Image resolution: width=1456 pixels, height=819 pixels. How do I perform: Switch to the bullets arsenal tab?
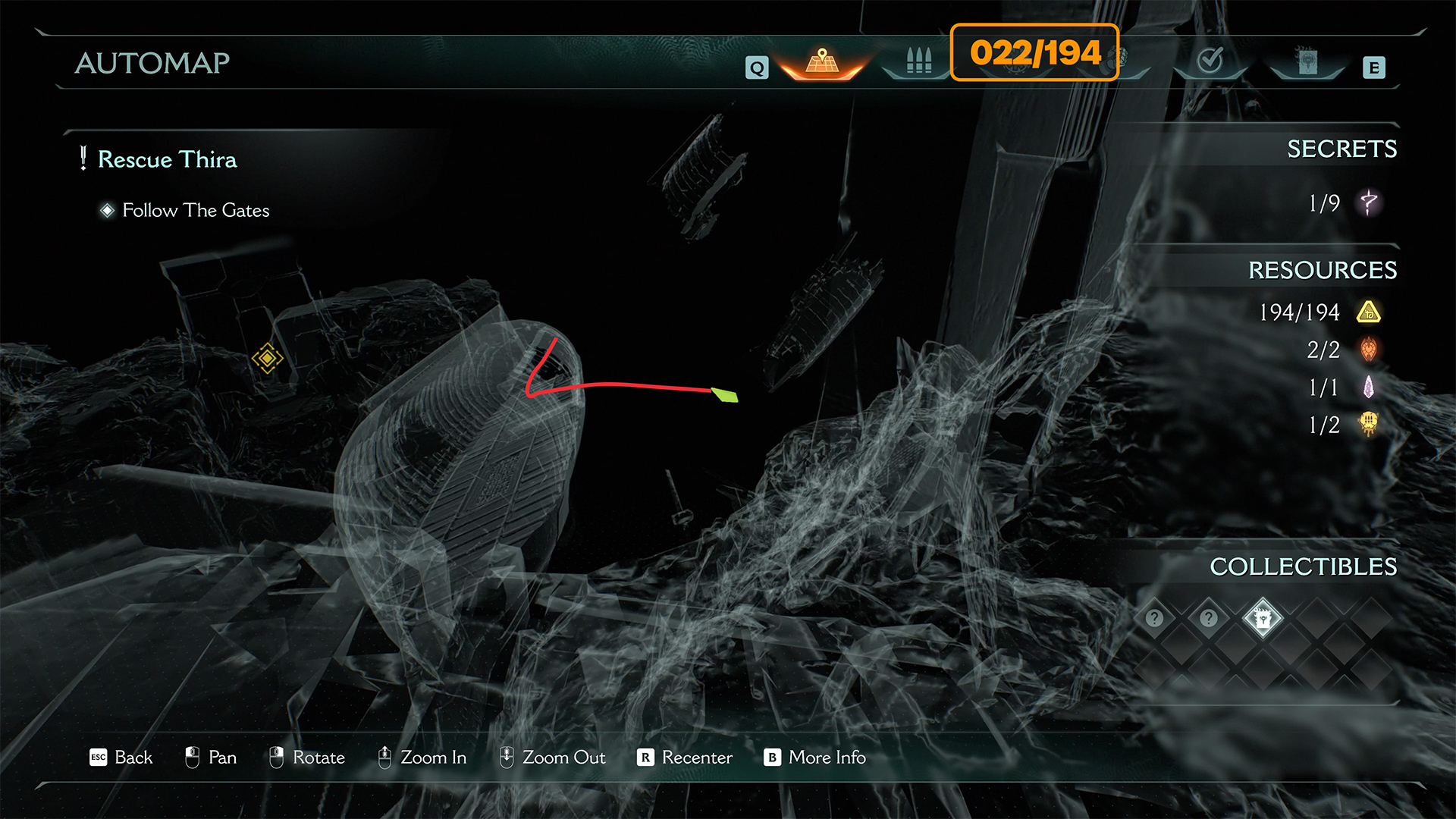tap(918, 61)
